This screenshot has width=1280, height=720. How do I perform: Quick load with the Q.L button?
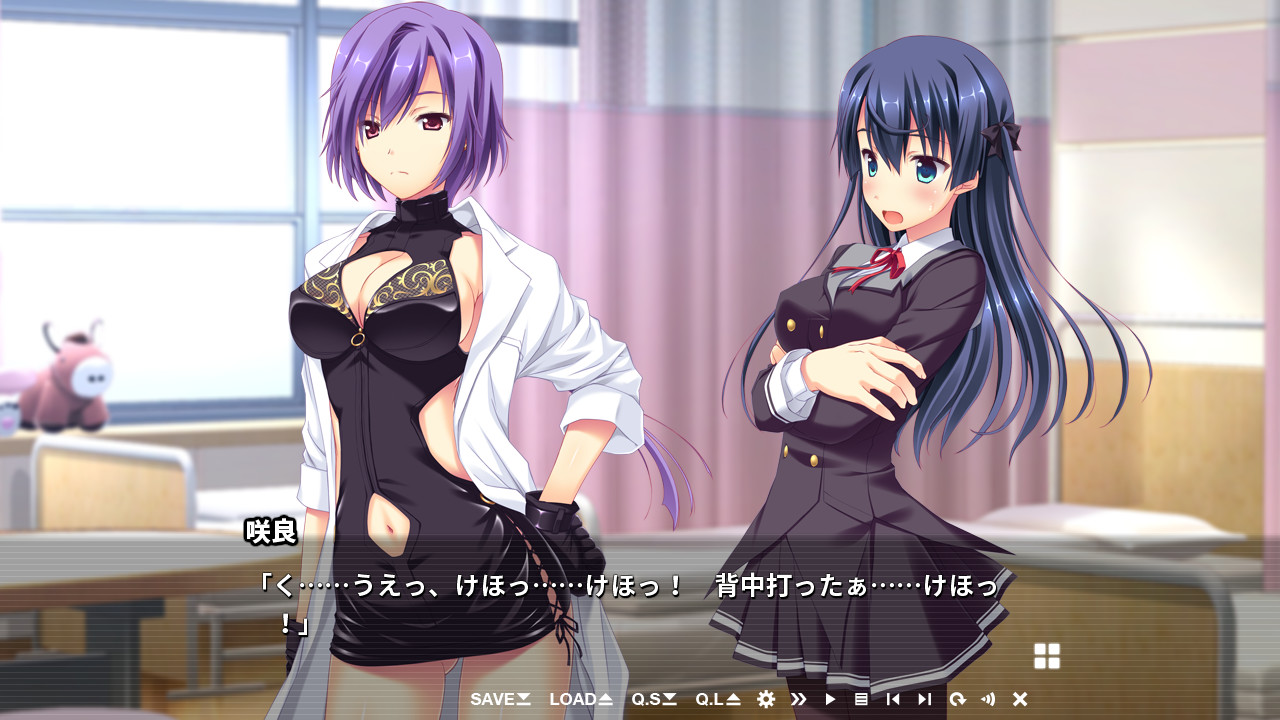[x=718, y=699]
